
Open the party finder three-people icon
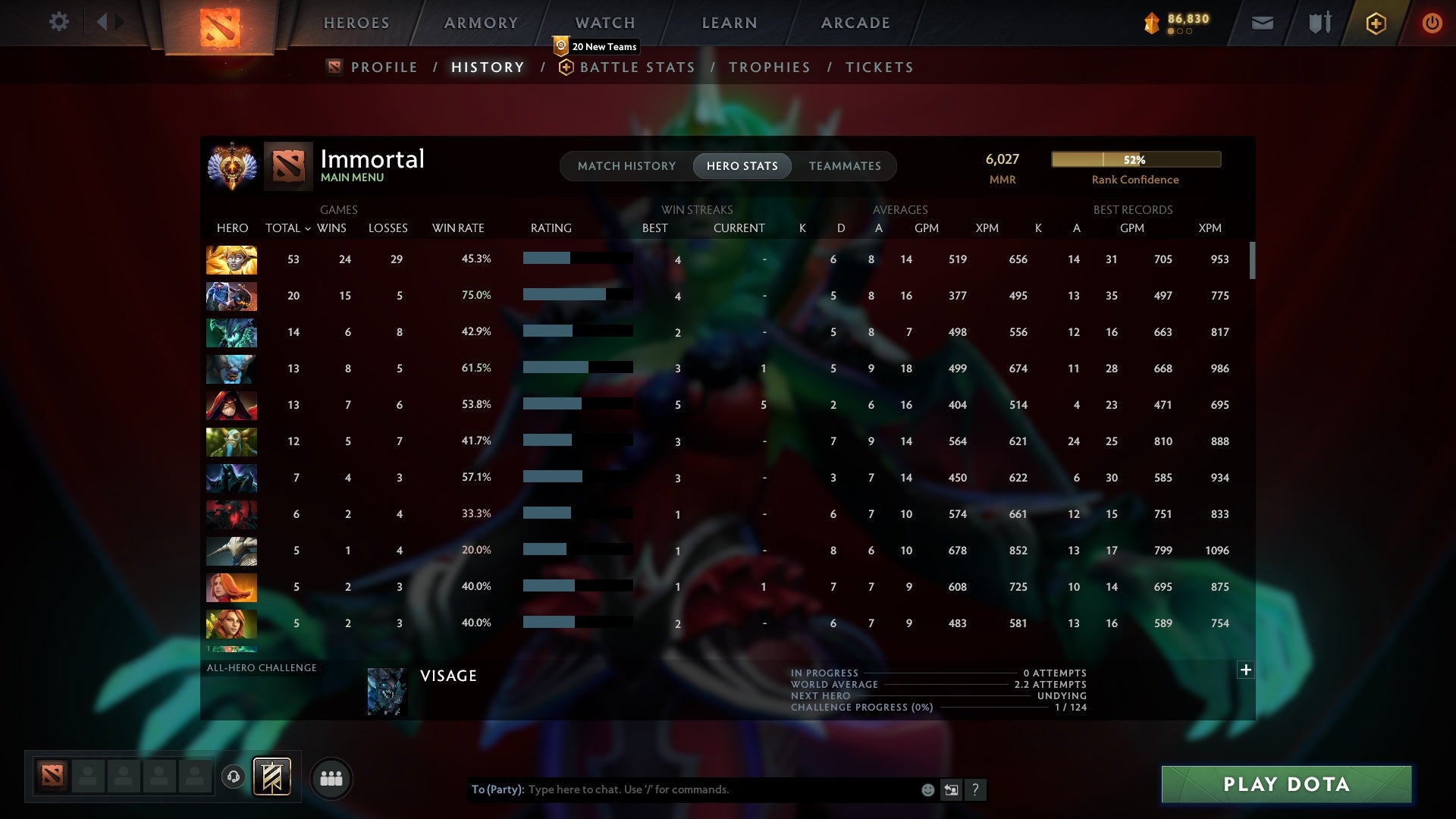[x=331, y=778]
